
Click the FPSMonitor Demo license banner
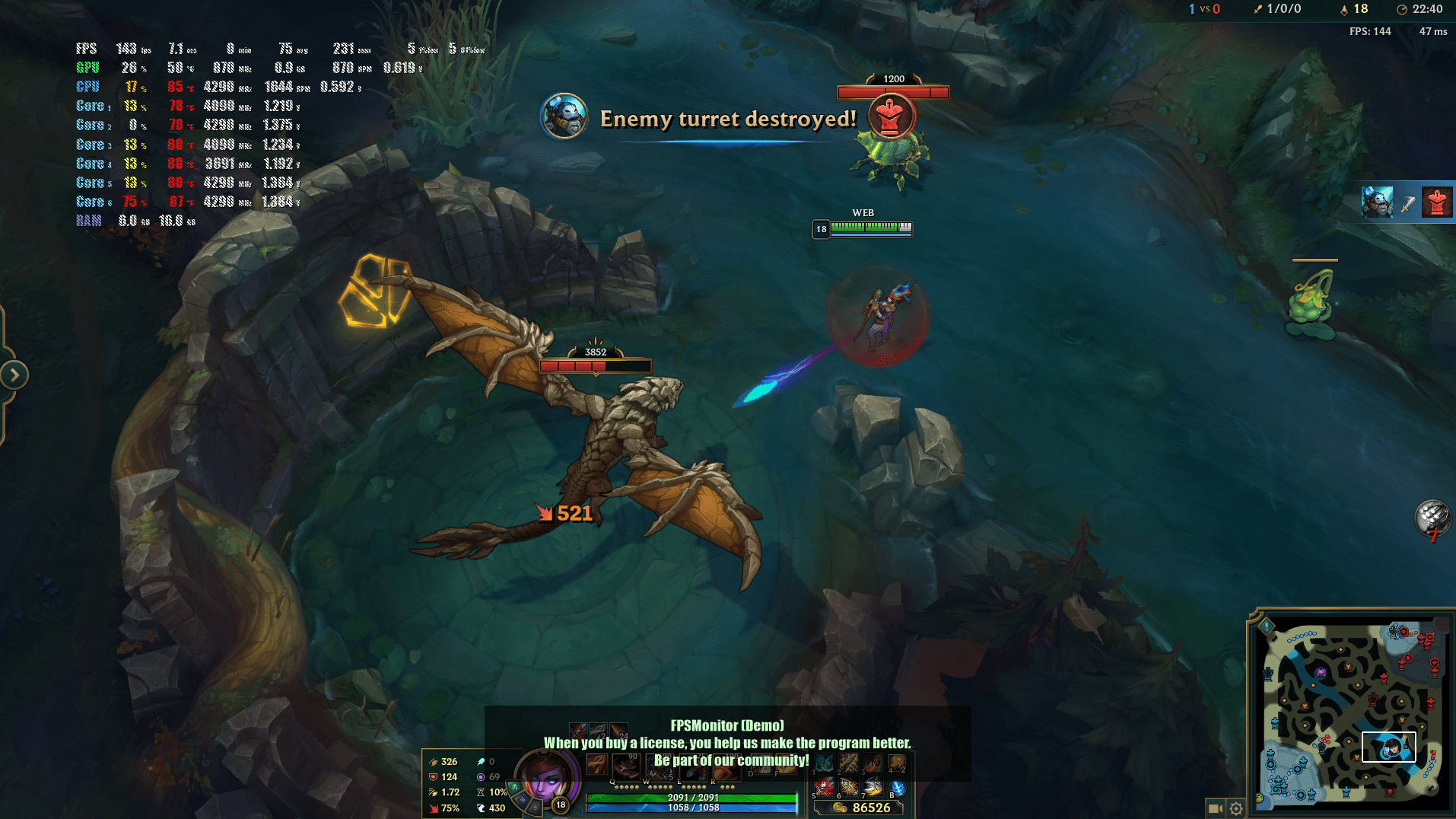click(727, 743)
